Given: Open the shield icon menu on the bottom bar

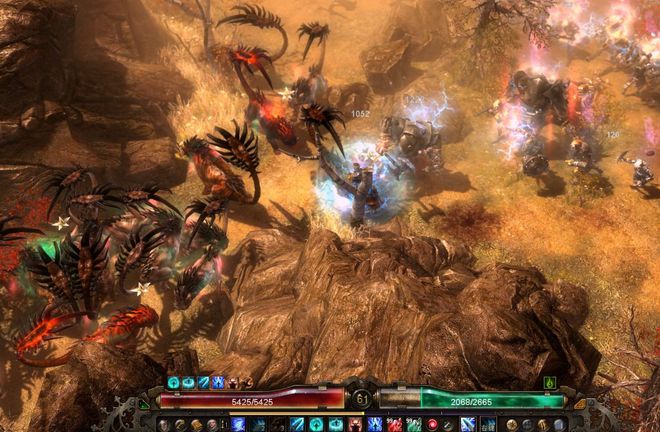Looking at the screenshot, I should tap(558, 425).
